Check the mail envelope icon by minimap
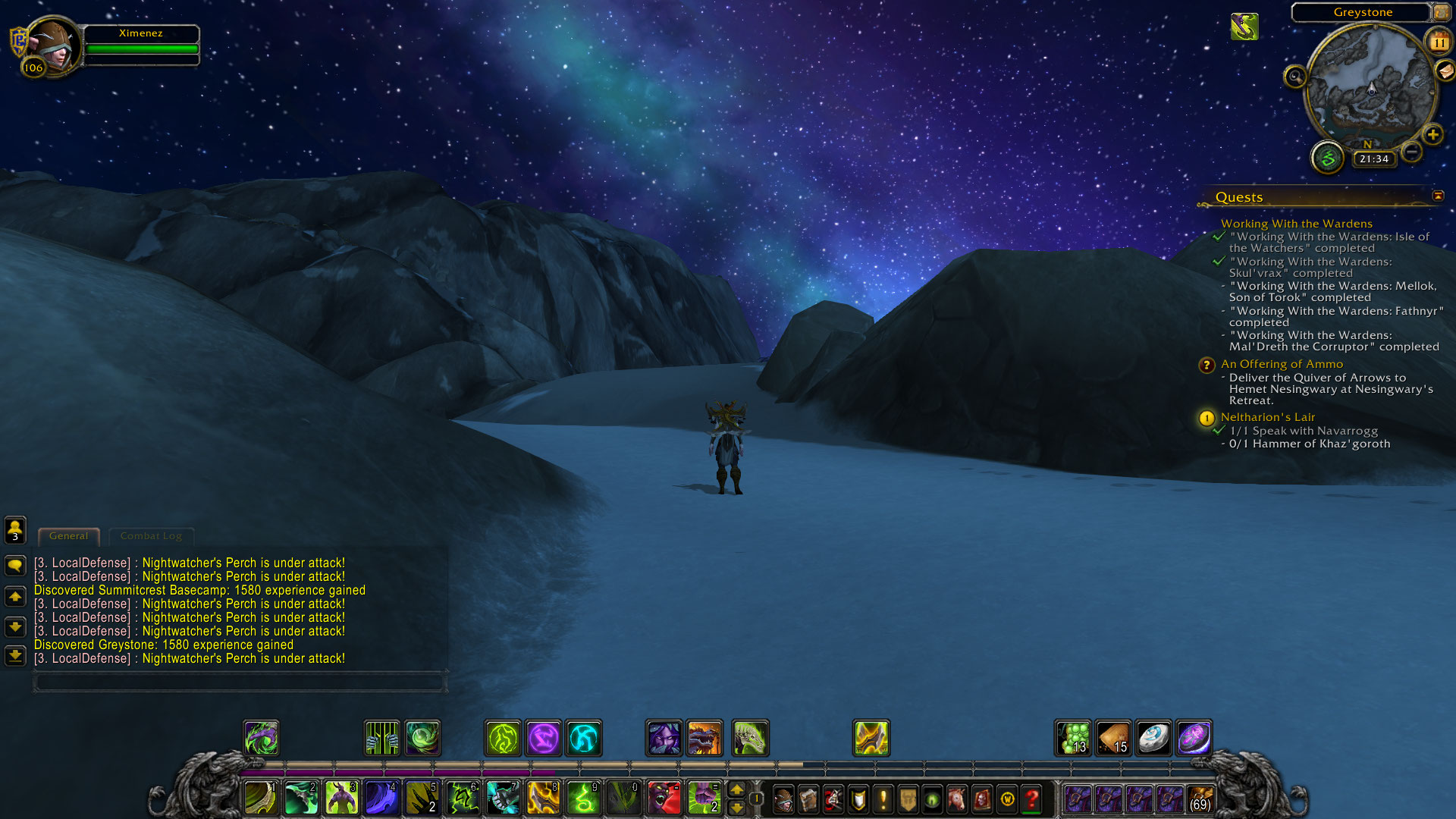 [x=1445, y=71]
